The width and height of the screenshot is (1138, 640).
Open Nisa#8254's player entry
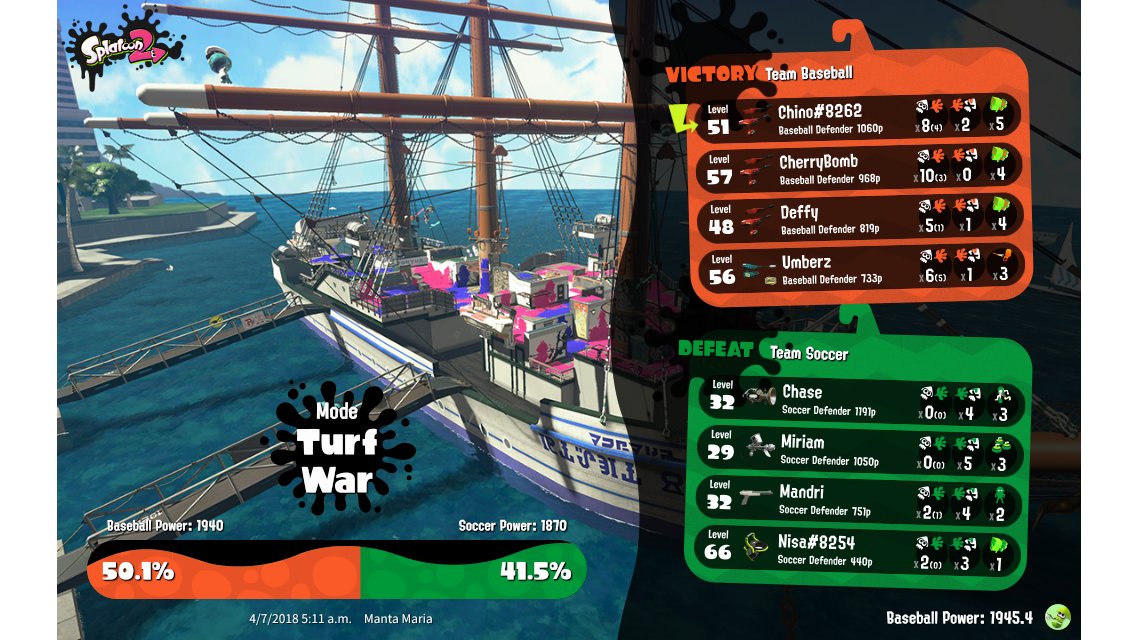point(858,551)
